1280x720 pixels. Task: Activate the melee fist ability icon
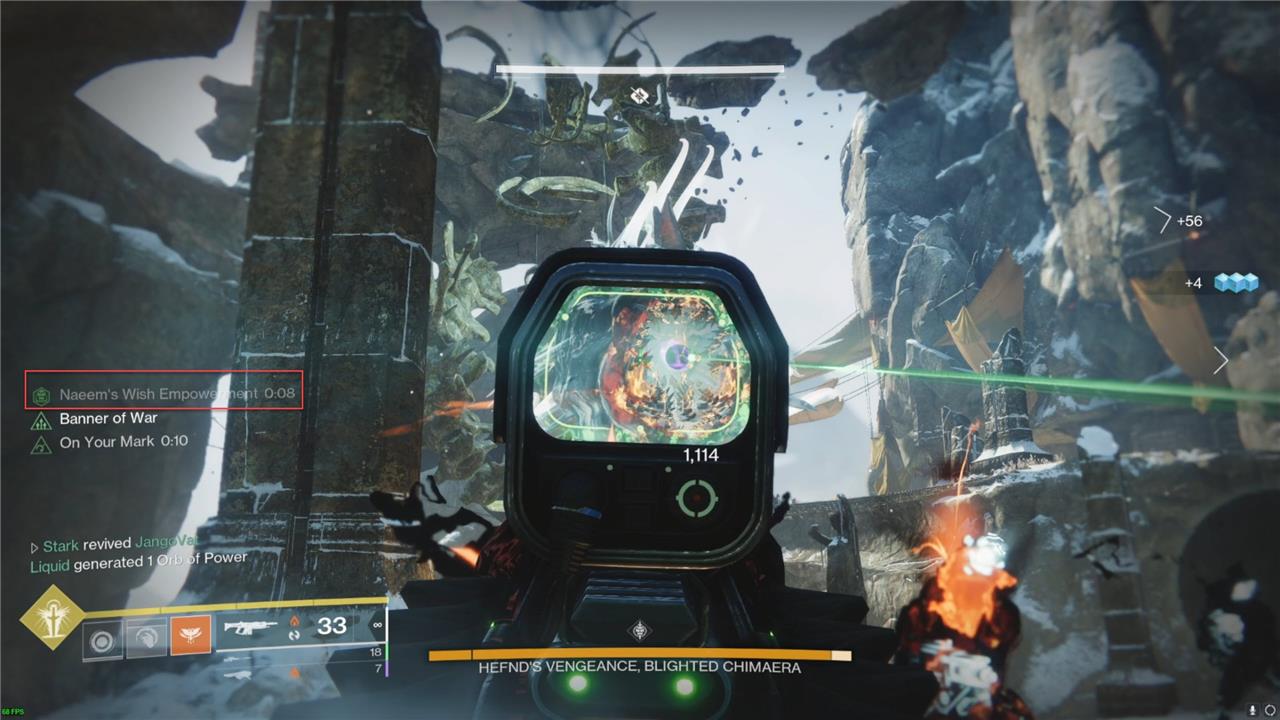[x=146, y=638]
